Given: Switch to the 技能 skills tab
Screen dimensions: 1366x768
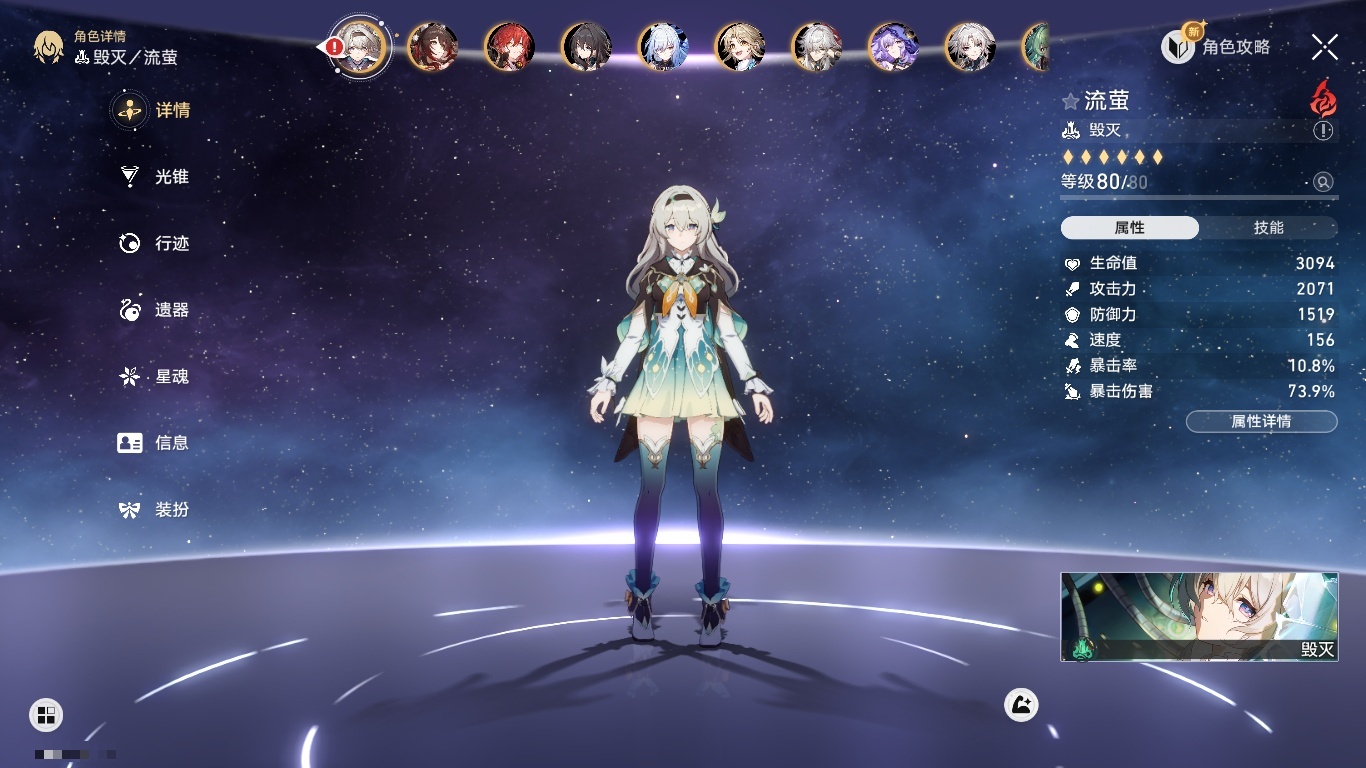Looking at the screenshot, I should point(1268,228).
